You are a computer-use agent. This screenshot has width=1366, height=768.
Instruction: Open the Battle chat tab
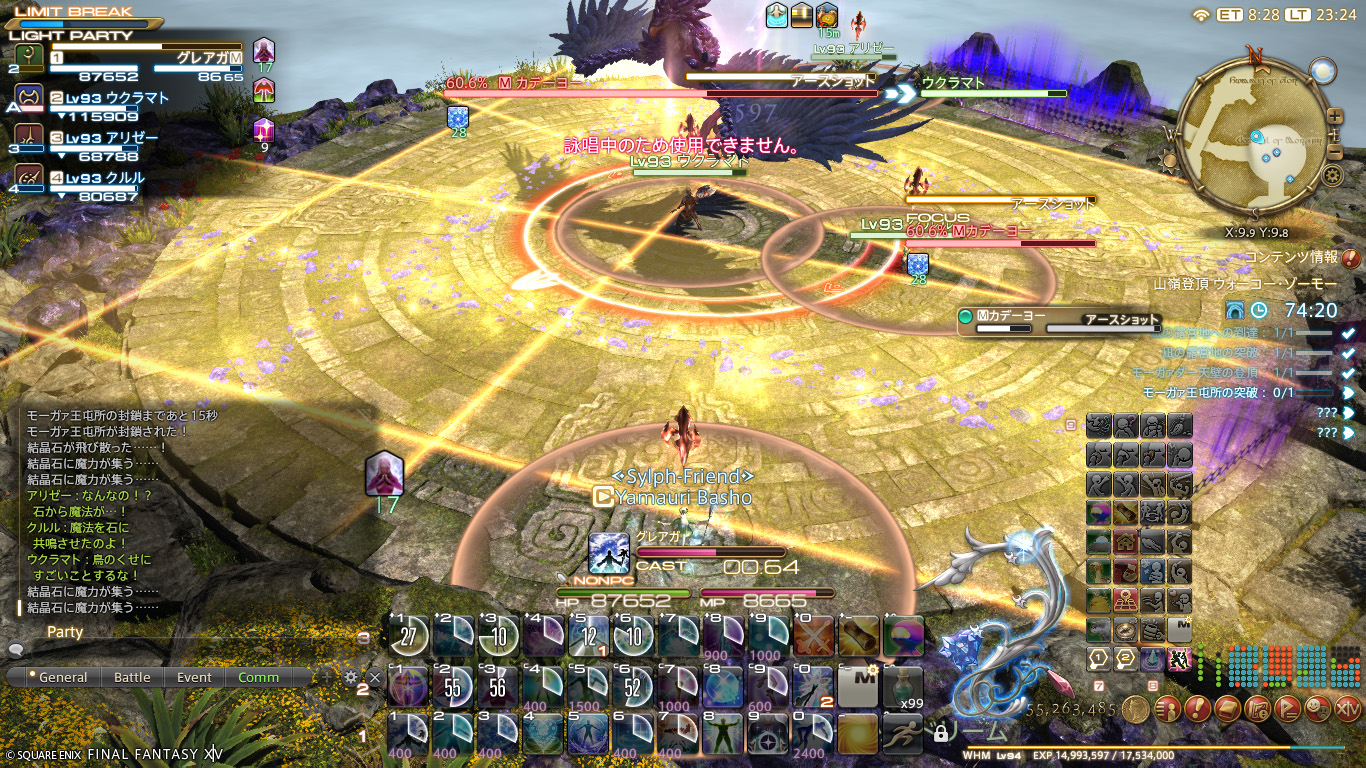132,677
